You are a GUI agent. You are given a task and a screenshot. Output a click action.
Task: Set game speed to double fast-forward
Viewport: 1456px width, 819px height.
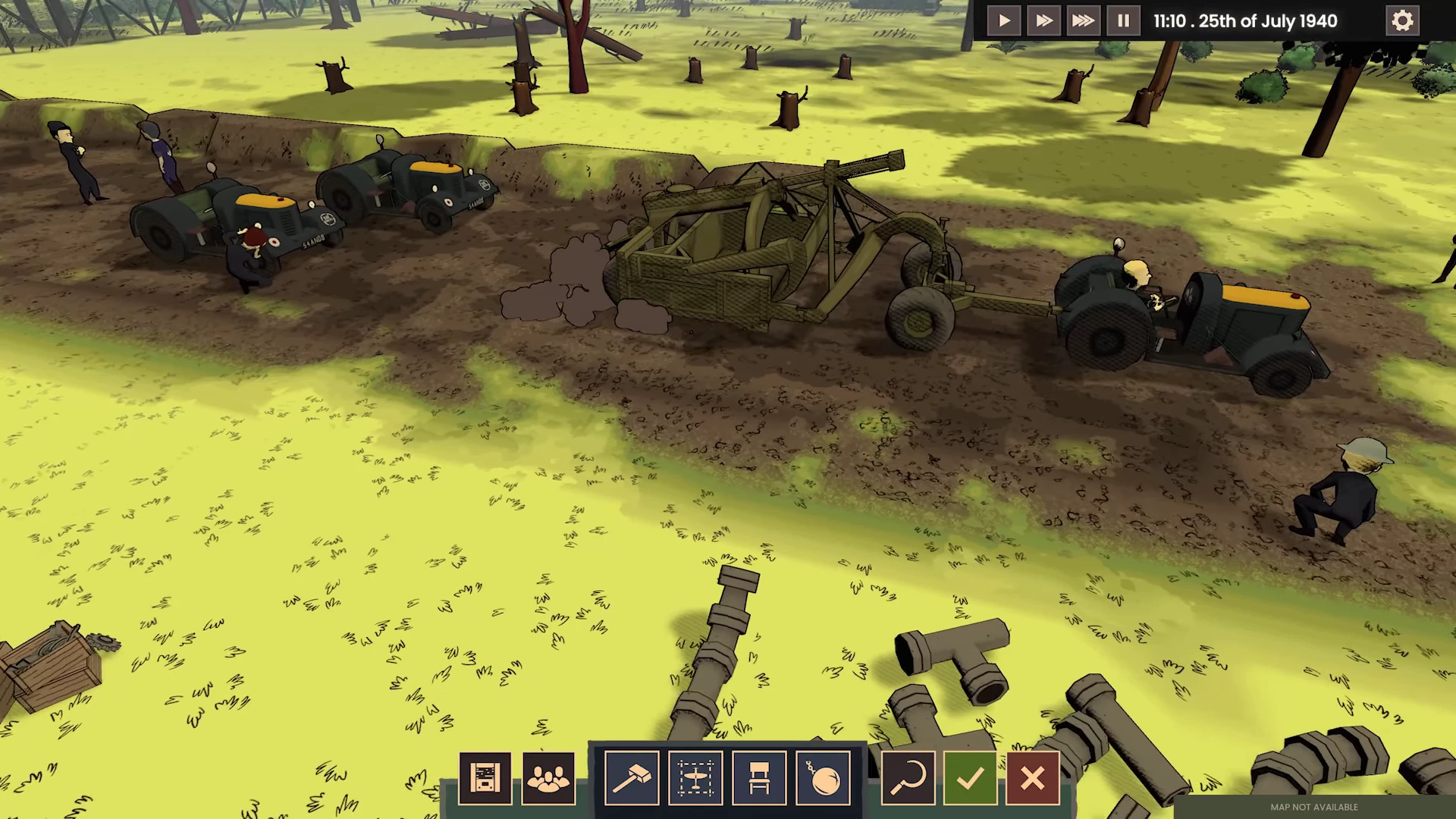pyautogui.click(x=1043, y=20)
